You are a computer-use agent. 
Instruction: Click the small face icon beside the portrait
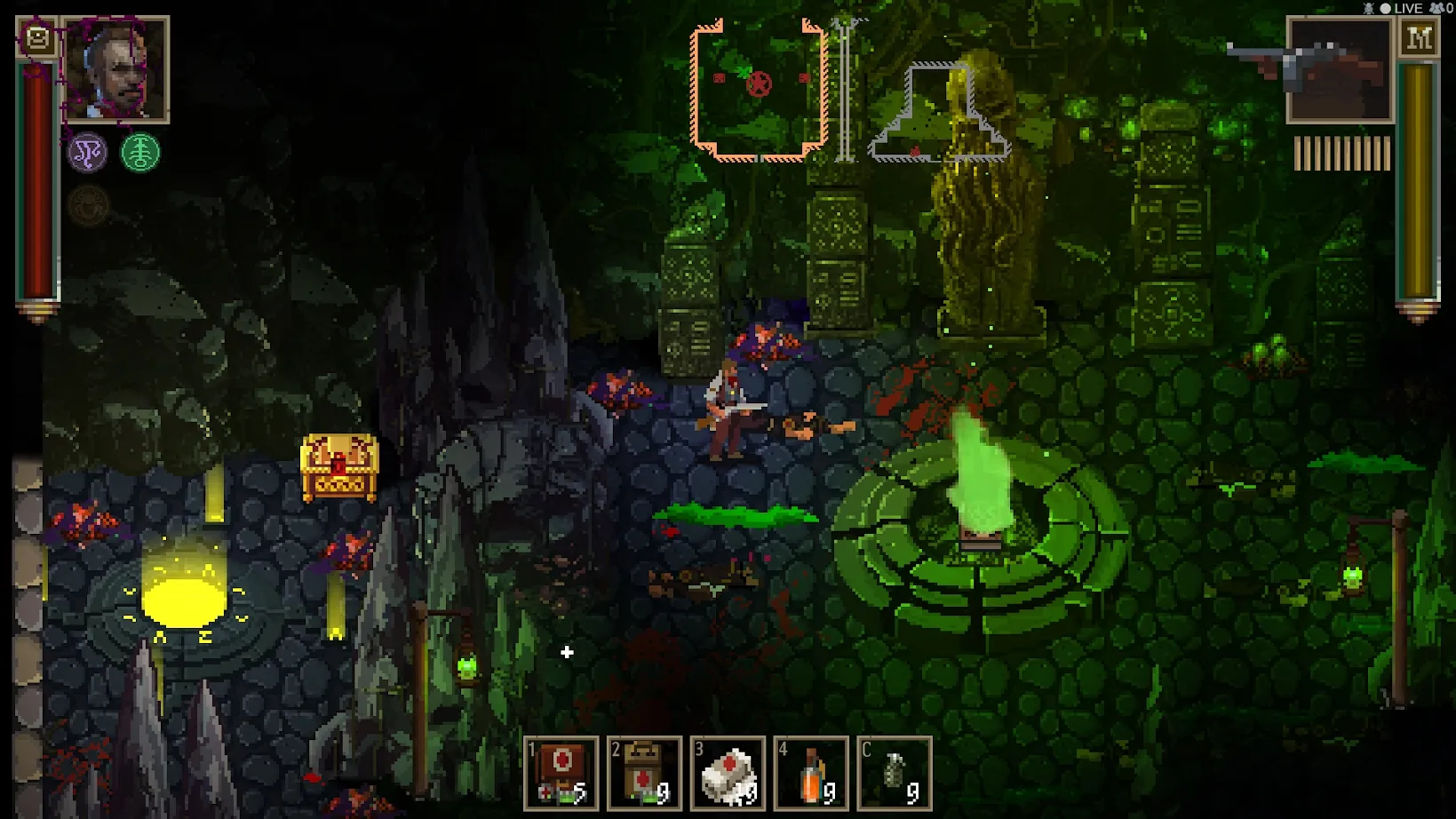pyautogui.click(x=37, y=38)
